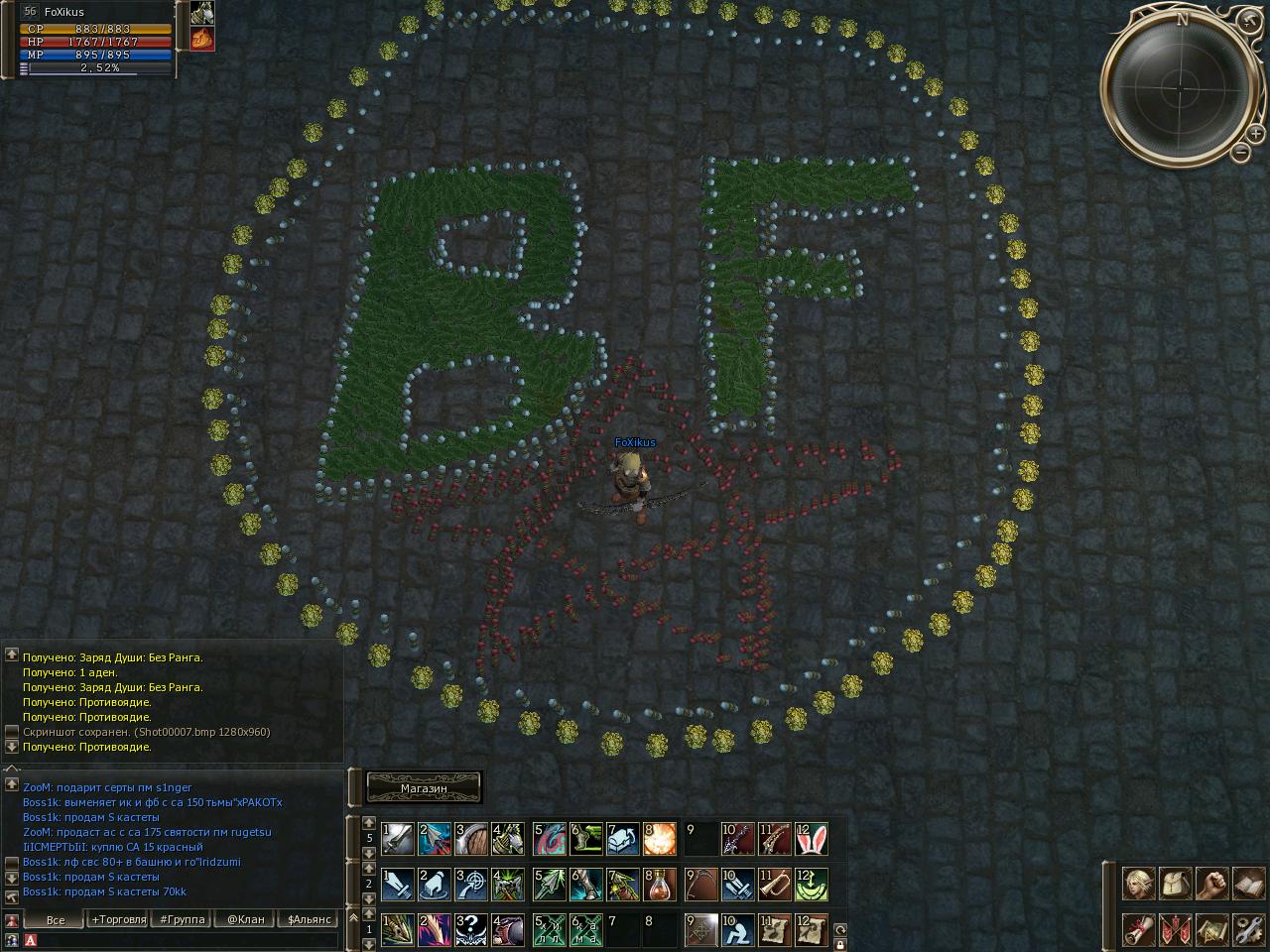This screenshot has width=1270, height=952.
Task: Use the bunny ears item in hotbar
Action: (x=811, y=840)
